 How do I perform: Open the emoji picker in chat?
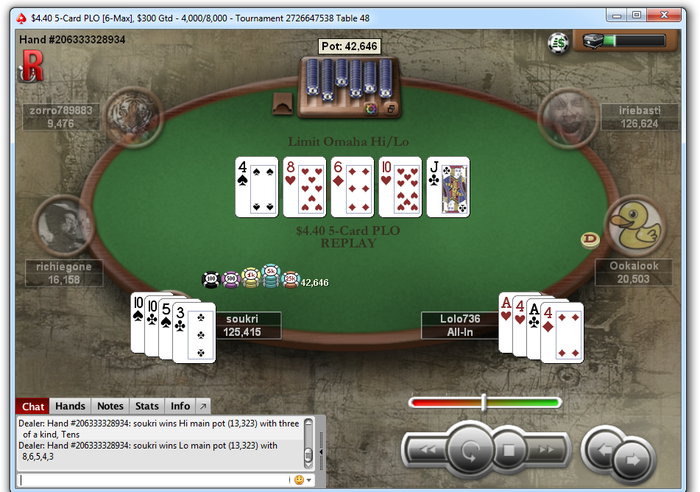click(298, 480)
